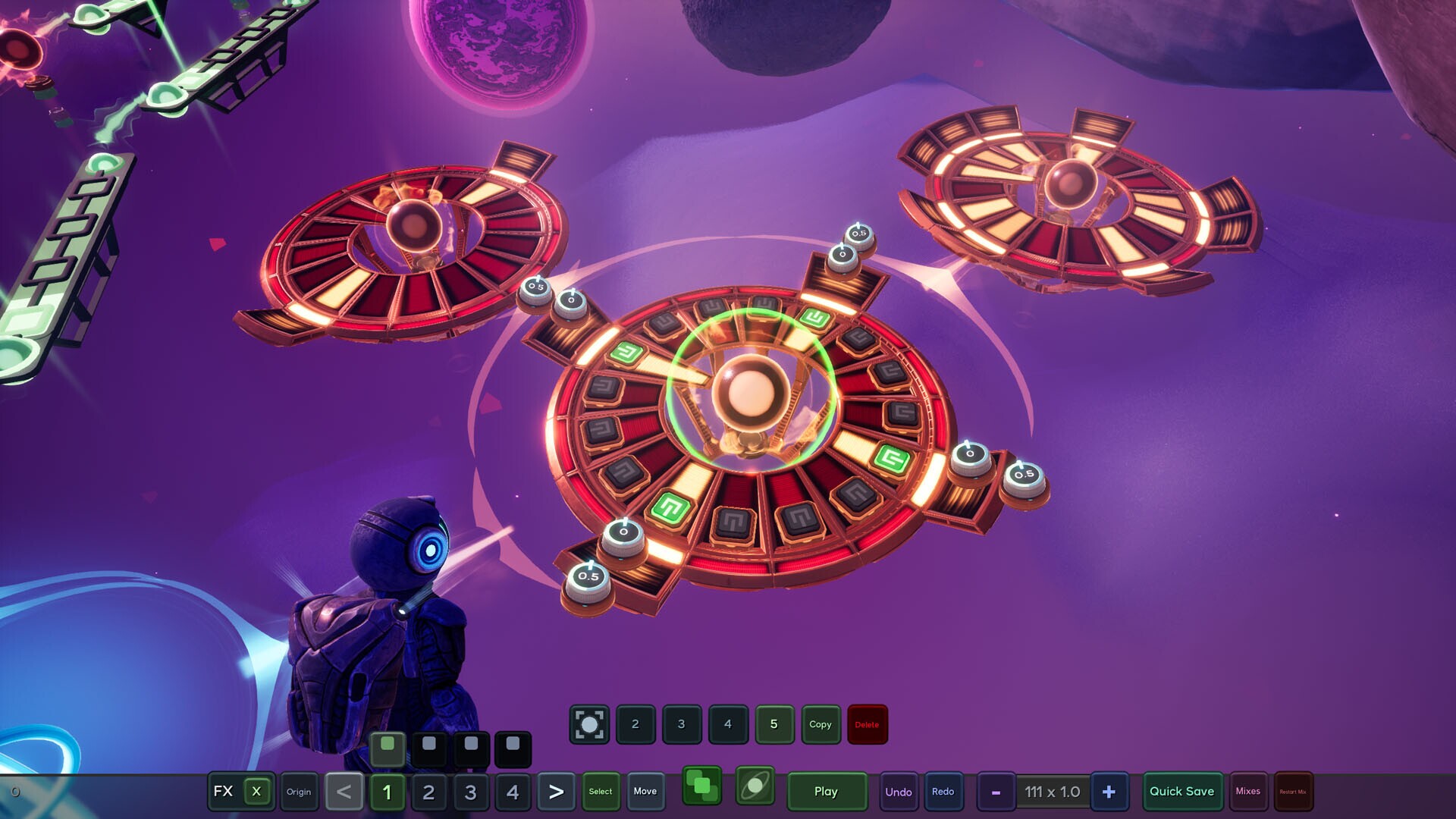
Task: Click the Origin button
Action: [x=299, y=792]
